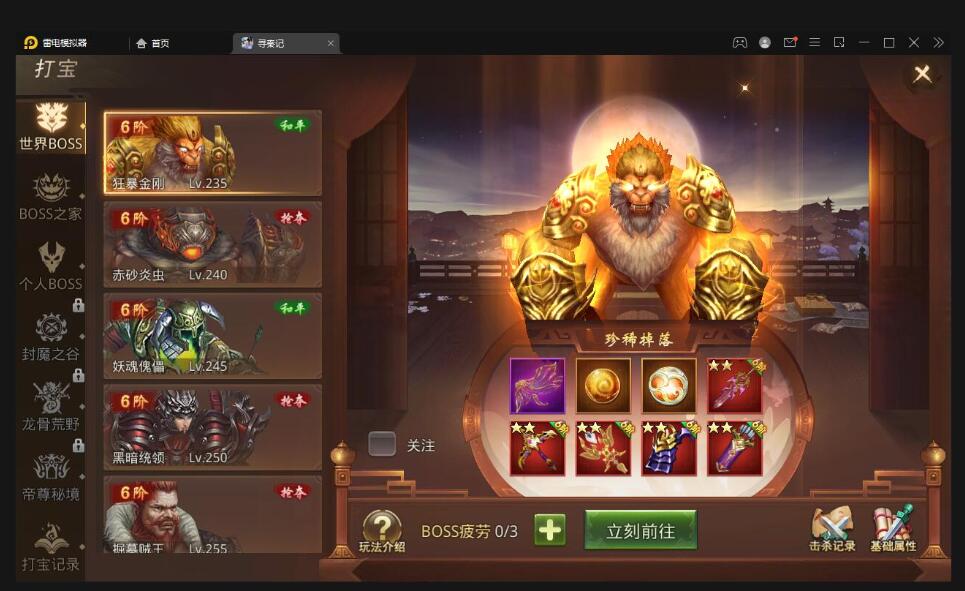965x591 pixels.
Task: Switch to the 龙骨荒野 tab
Action: coord(51,407)
